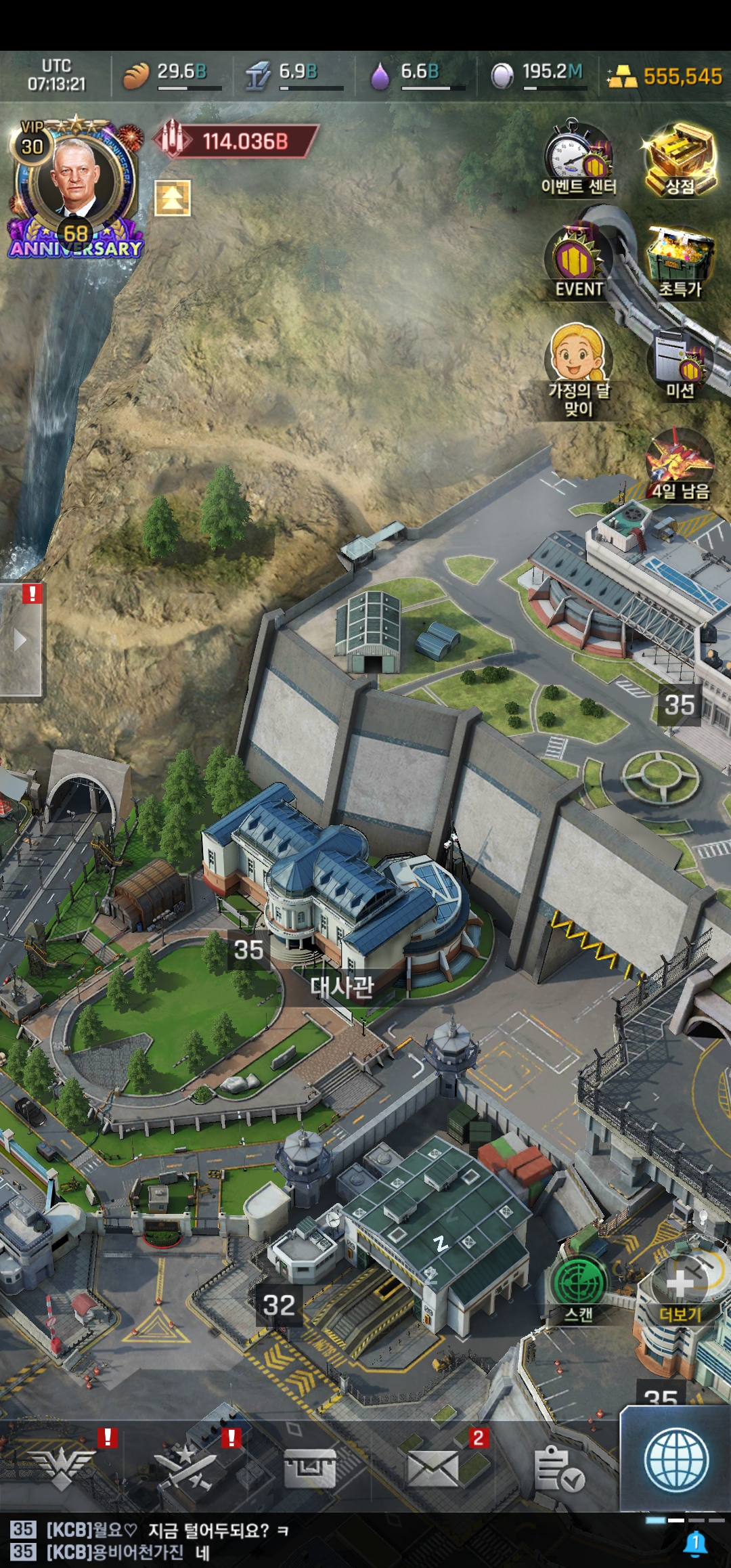
Task: Open the 초특가 special deals chest
Action: coord(680,262)
